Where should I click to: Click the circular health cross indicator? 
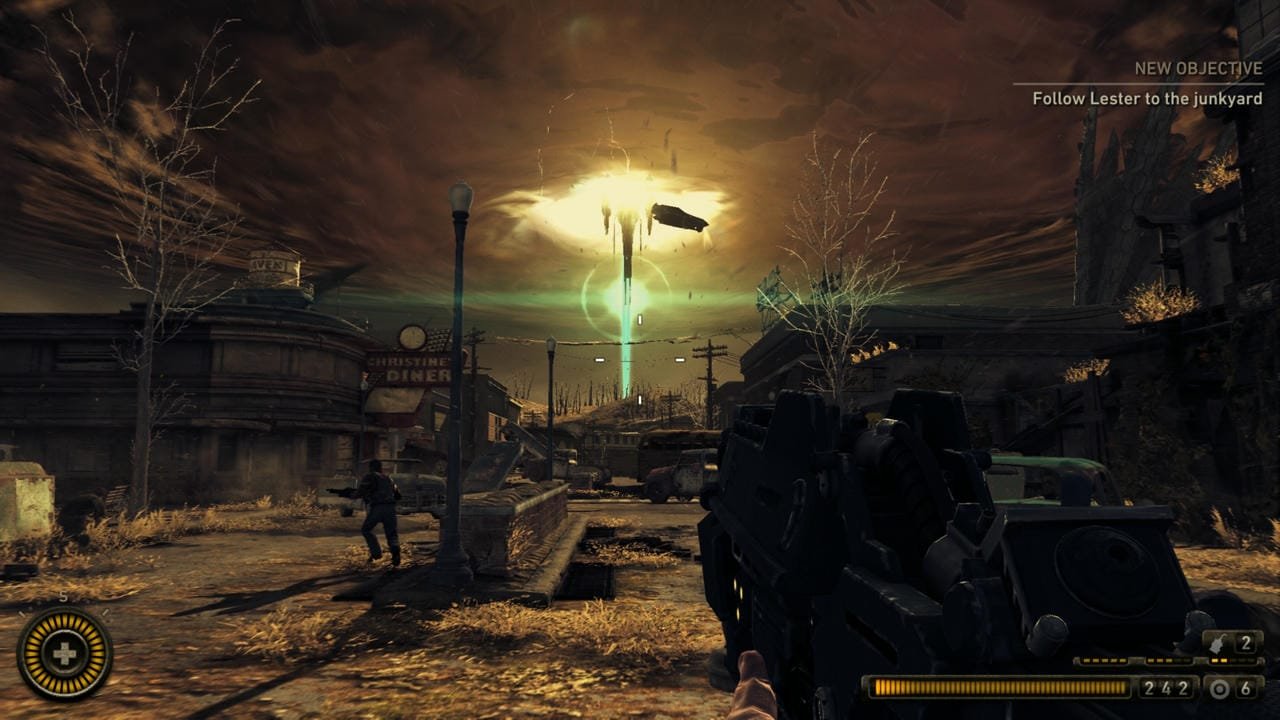coord(64,654)
